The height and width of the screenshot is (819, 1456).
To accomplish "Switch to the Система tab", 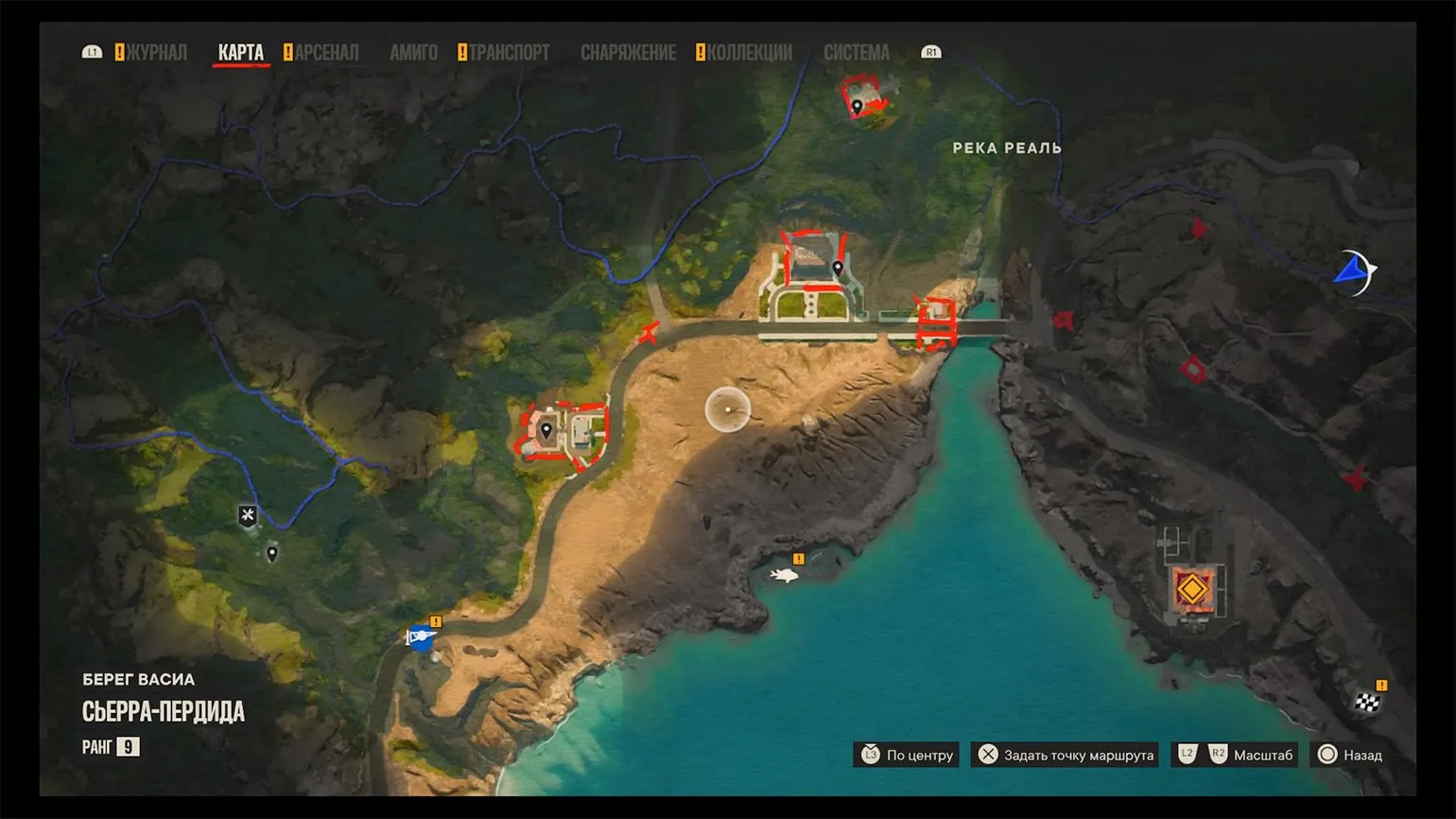I will click(x=856, y=53).
